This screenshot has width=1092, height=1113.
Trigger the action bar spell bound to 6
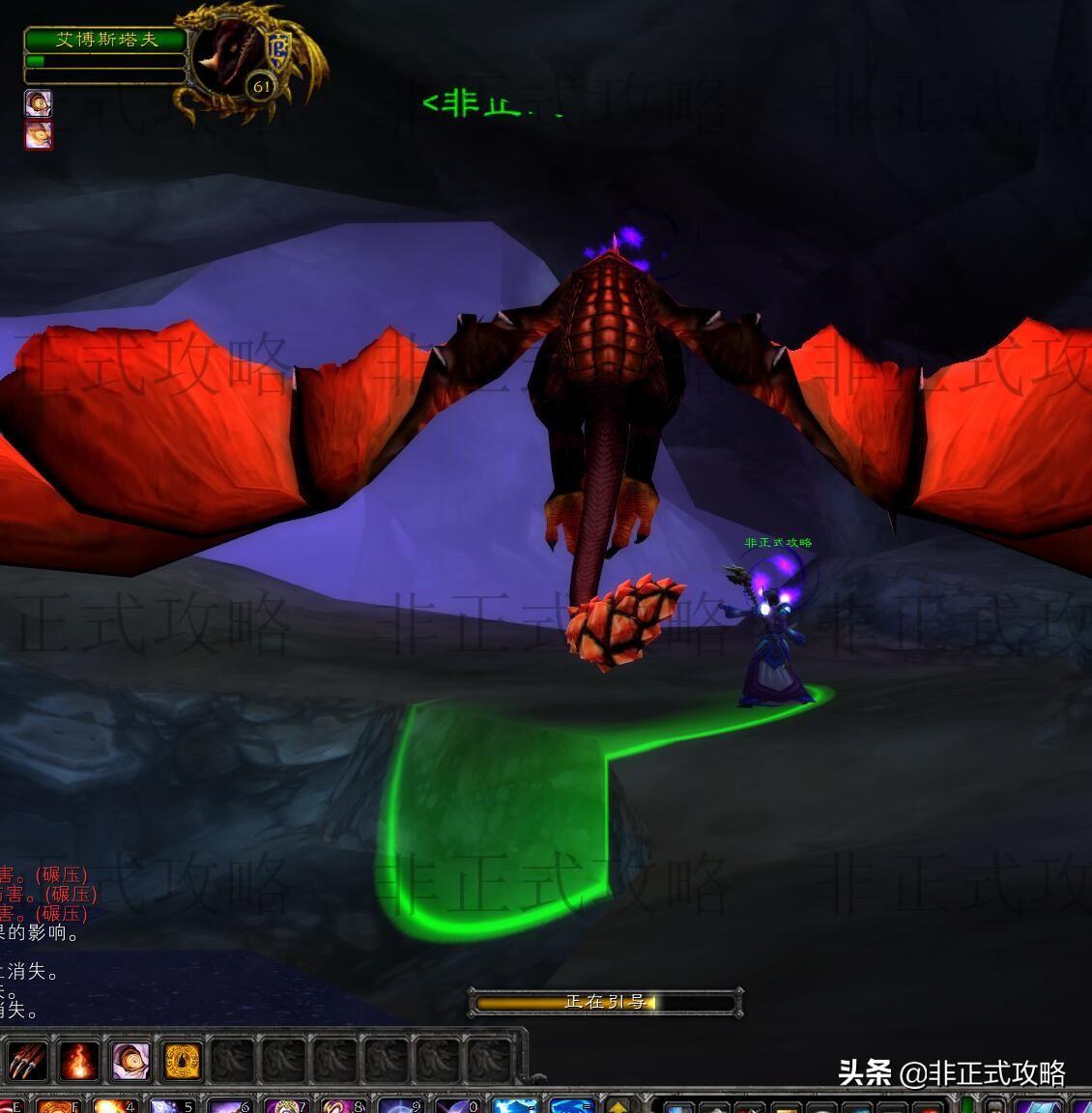click(x=229, y=1105)
